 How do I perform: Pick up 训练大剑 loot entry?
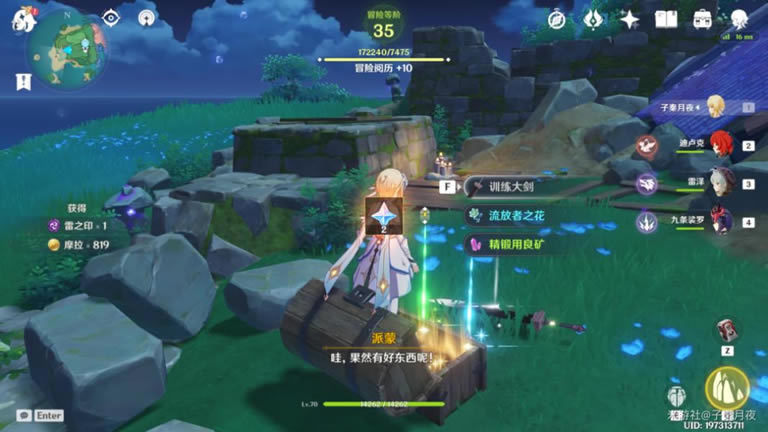520,186
